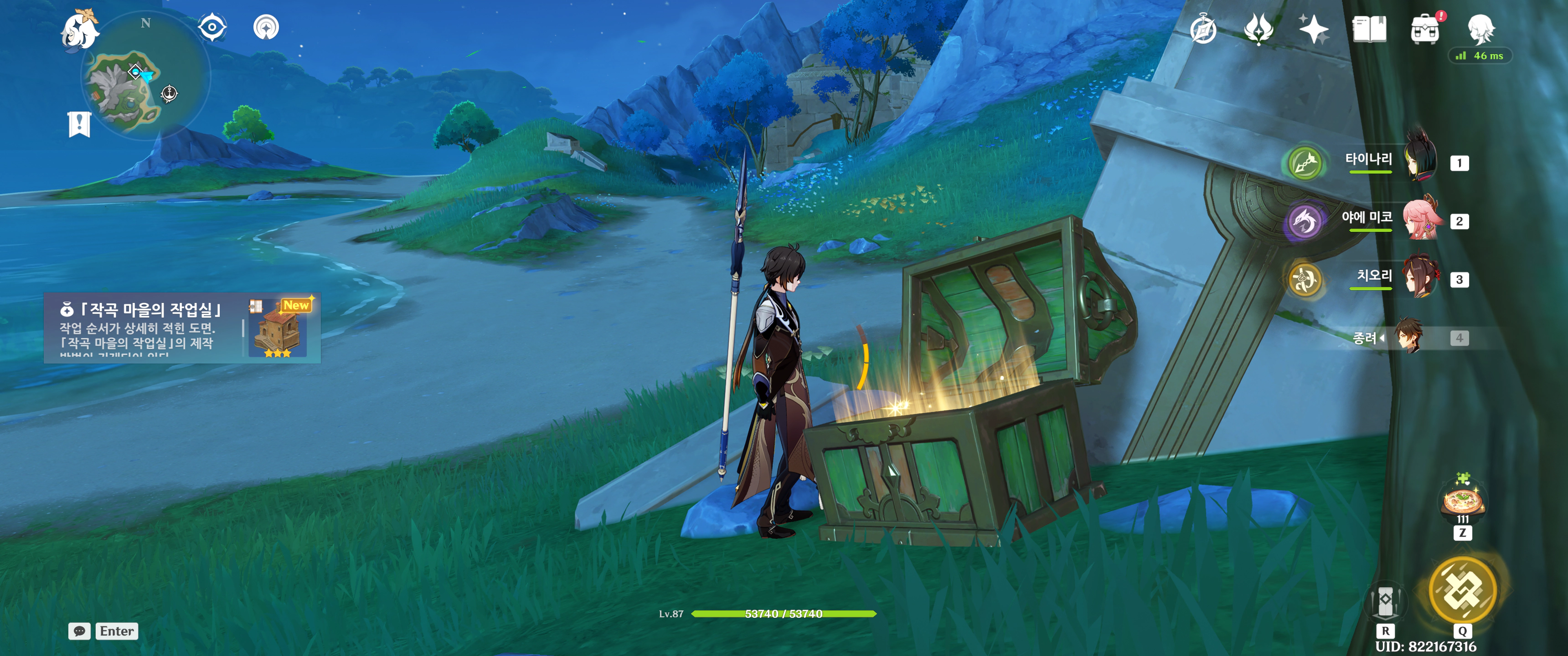Activate the golden elemental burst

(x=1462, y=589)
